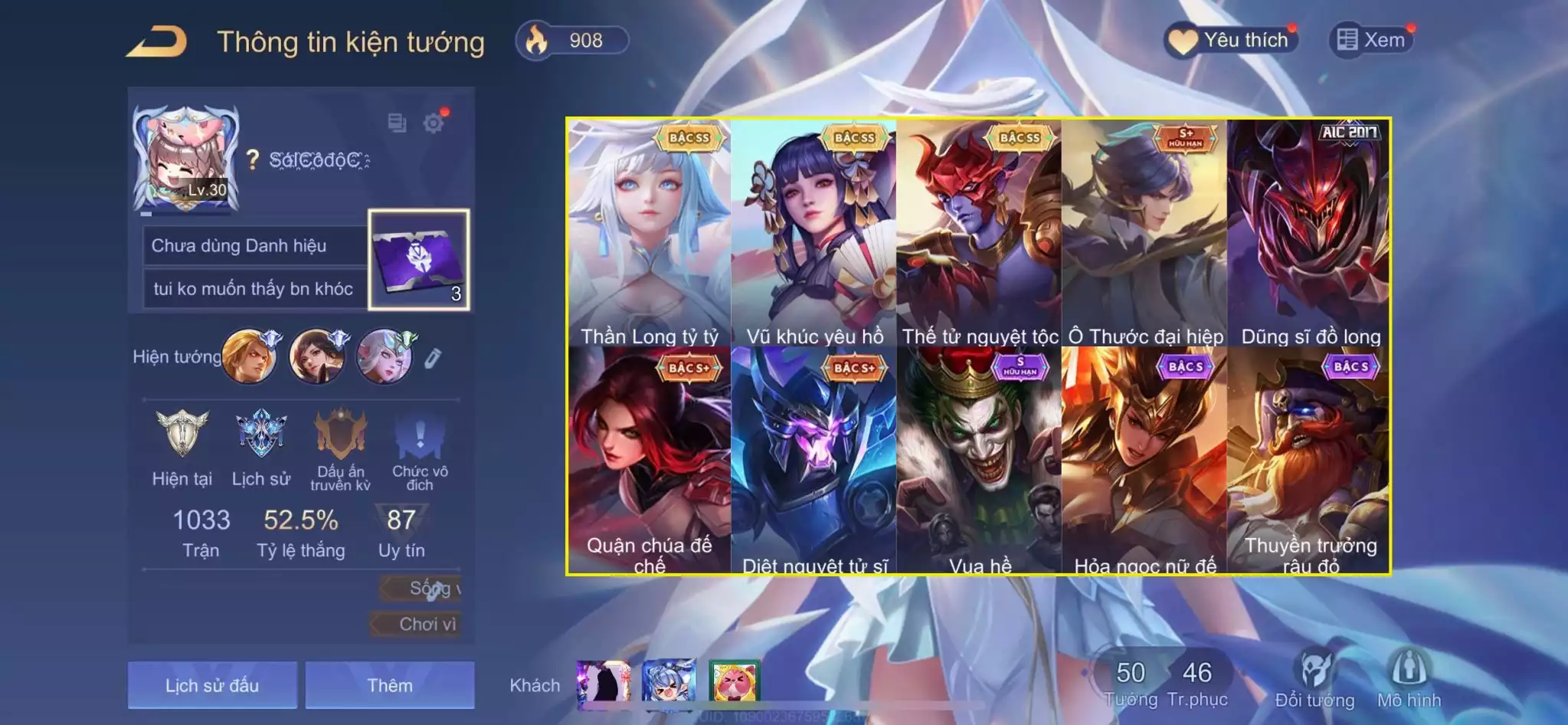Edit displayed heroes with the pencil icon
This screenshot has width=1568, height=725.
[x=433, y=358]
